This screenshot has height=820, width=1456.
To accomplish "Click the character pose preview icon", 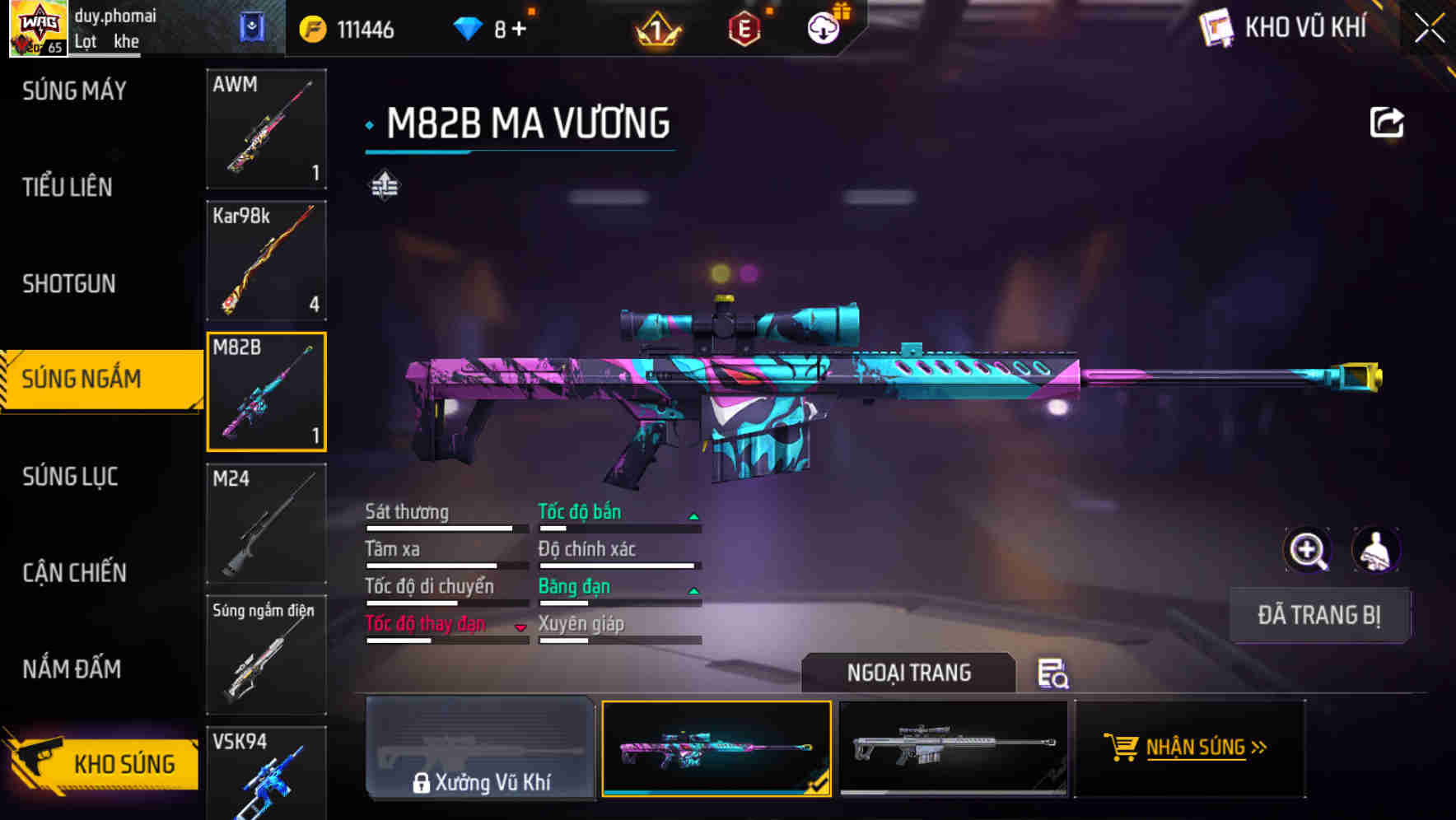I will [1378, 550].
